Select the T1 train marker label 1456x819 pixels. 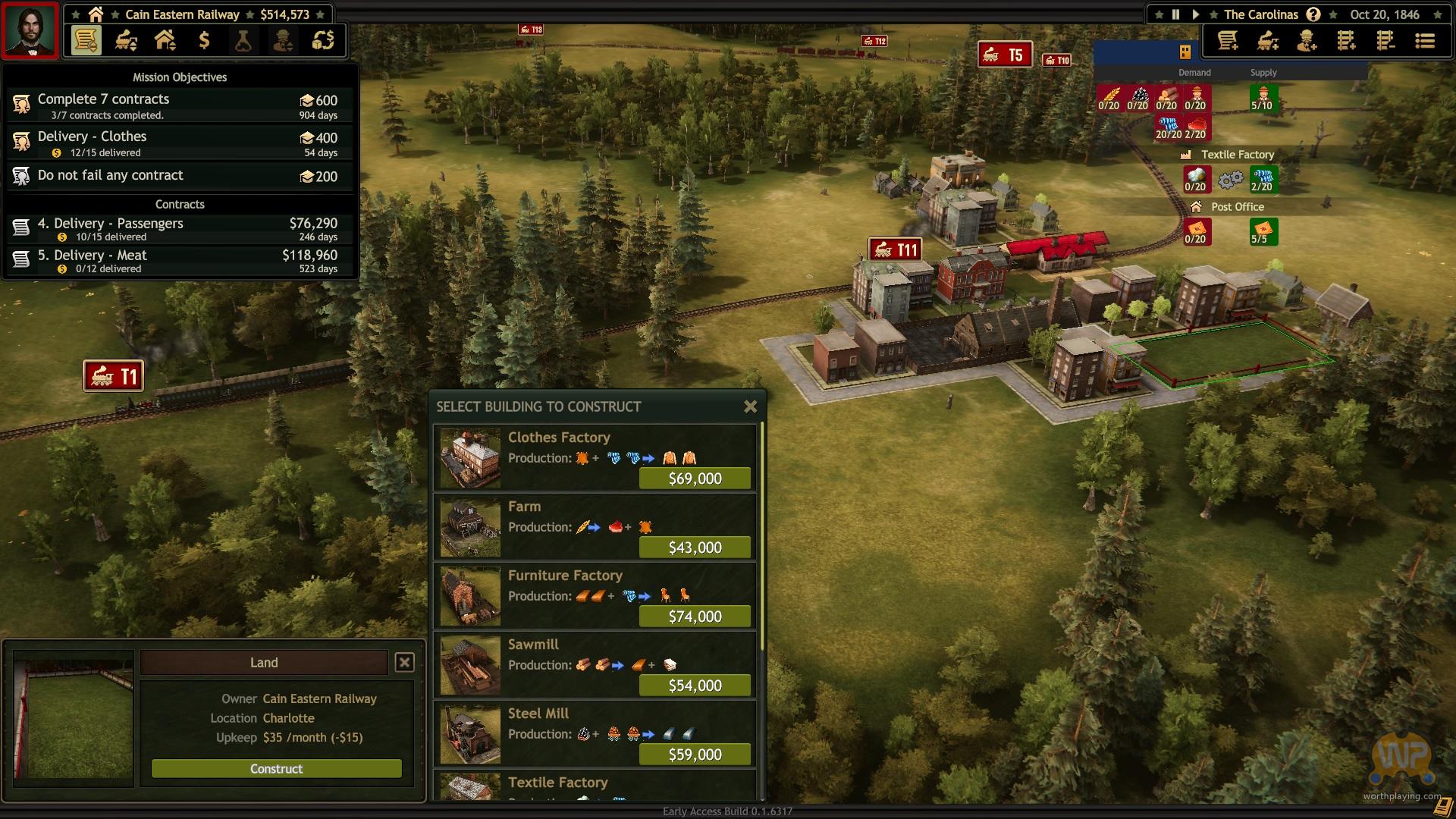coord(114,376)
